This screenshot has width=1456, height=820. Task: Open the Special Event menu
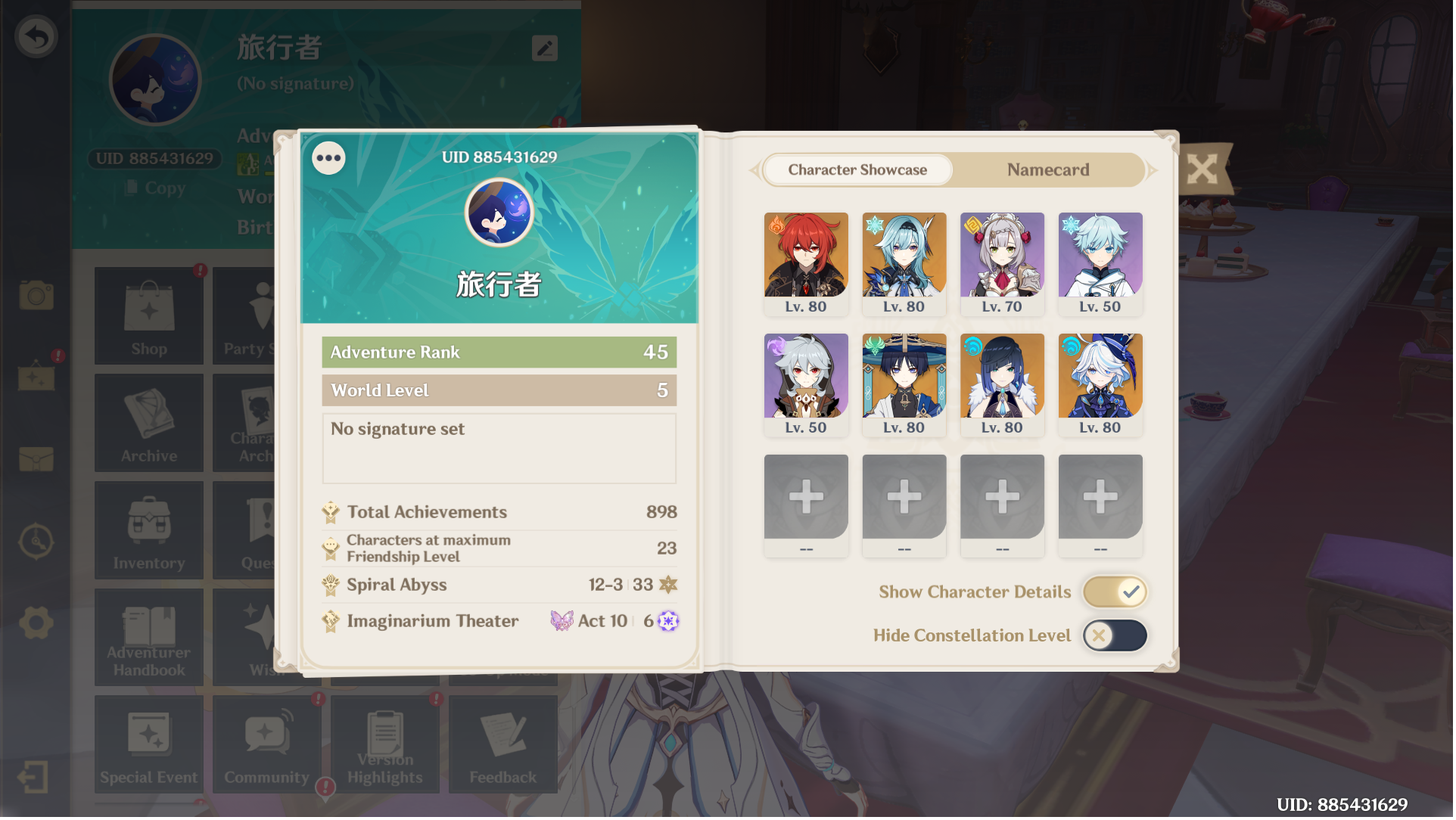[x=148, y=744]
